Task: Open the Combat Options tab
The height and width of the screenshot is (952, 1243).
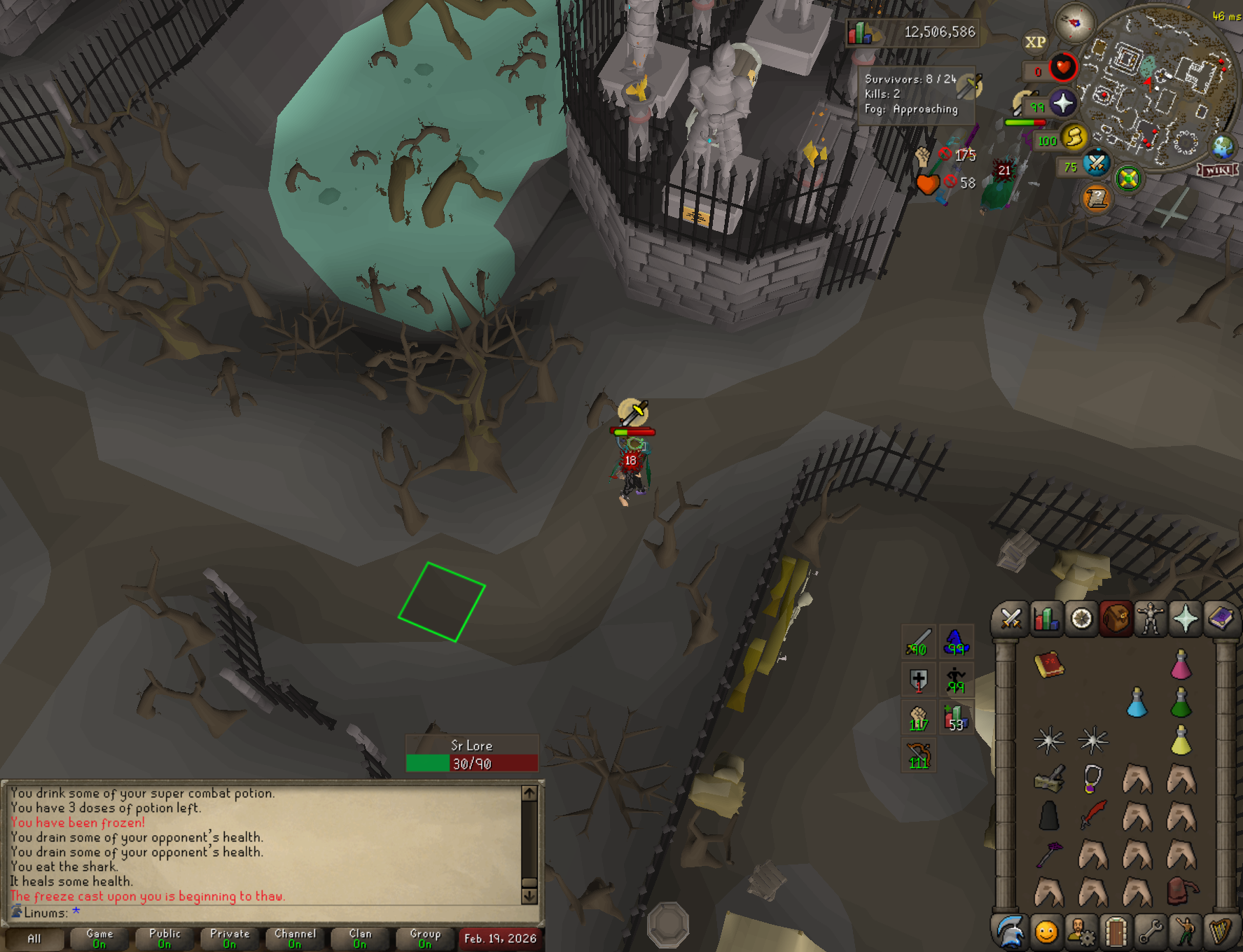Action: 1011,619
